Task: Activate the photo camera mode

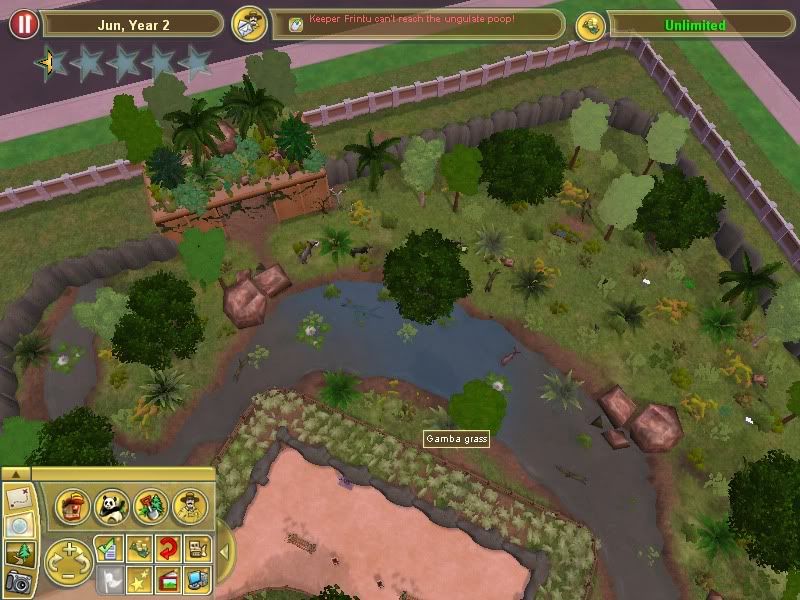Action: click(19, 581)
